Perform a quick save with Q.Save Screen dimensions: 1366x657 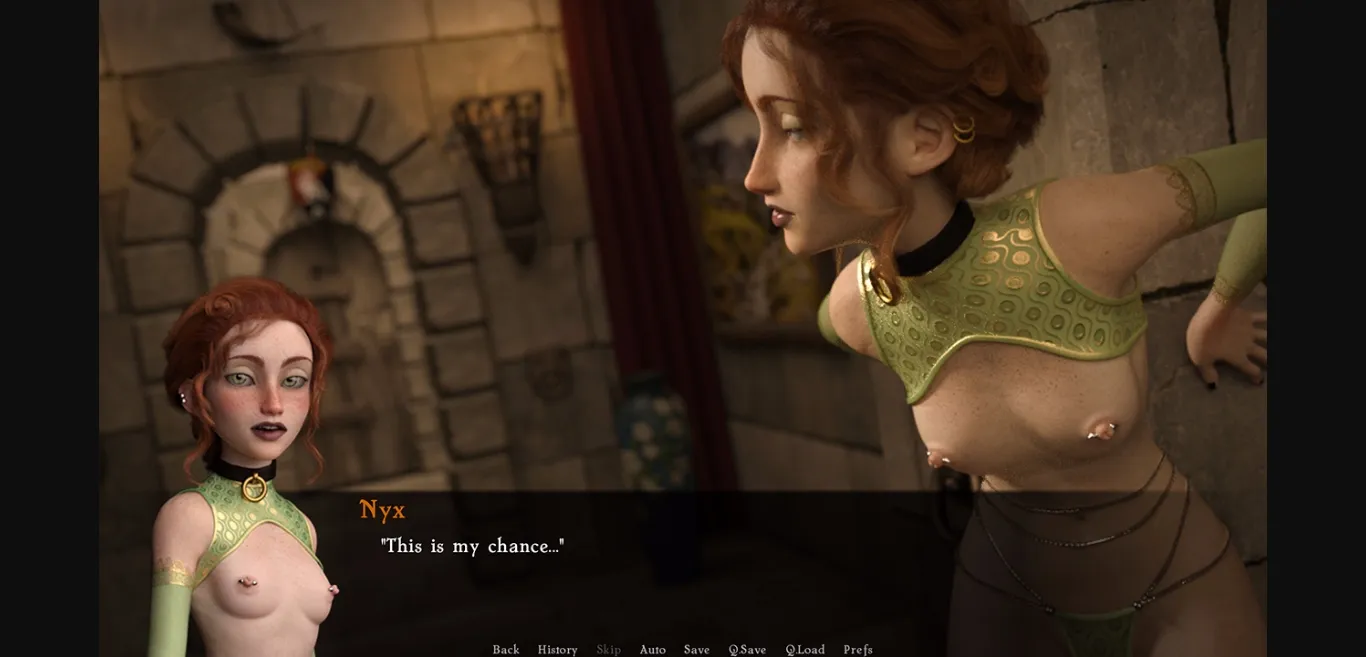(x=747, y=650)
